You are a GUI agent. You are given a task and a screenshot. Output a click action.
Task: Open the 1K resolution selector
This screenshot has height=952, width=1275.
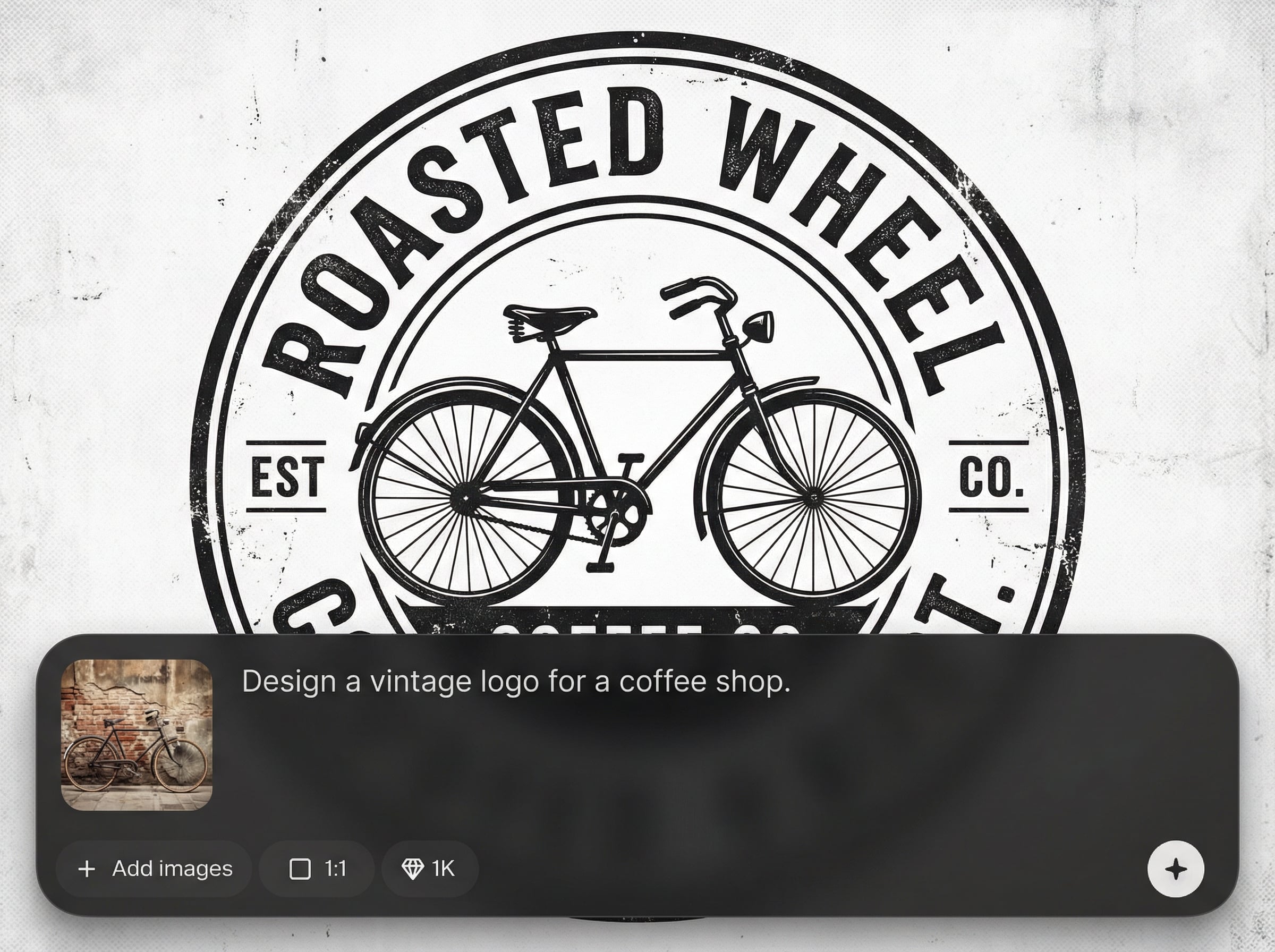(429, 869)
